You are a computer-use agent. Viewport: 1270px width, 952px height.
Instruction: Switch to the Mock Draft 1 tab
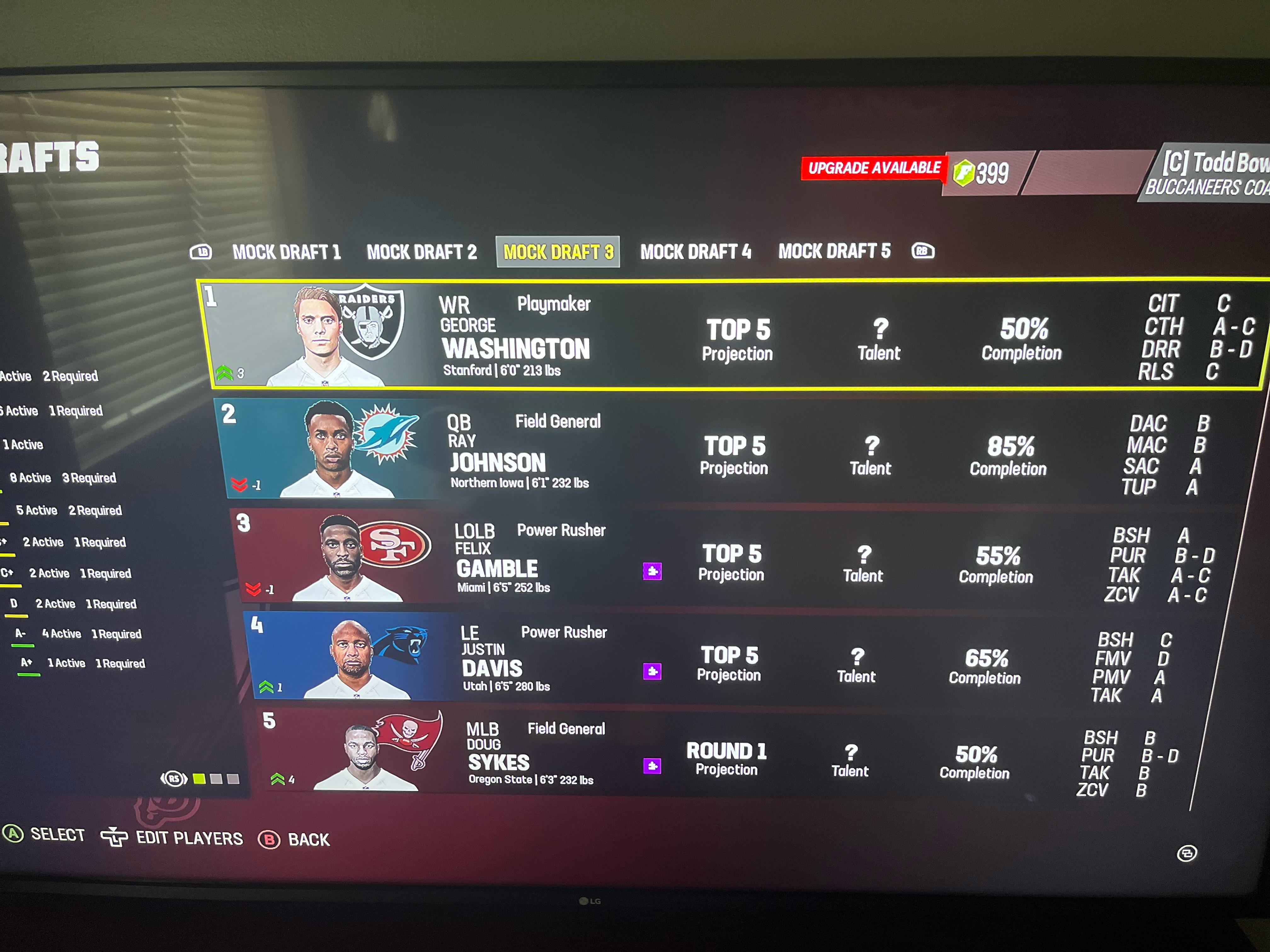(287, 251)
